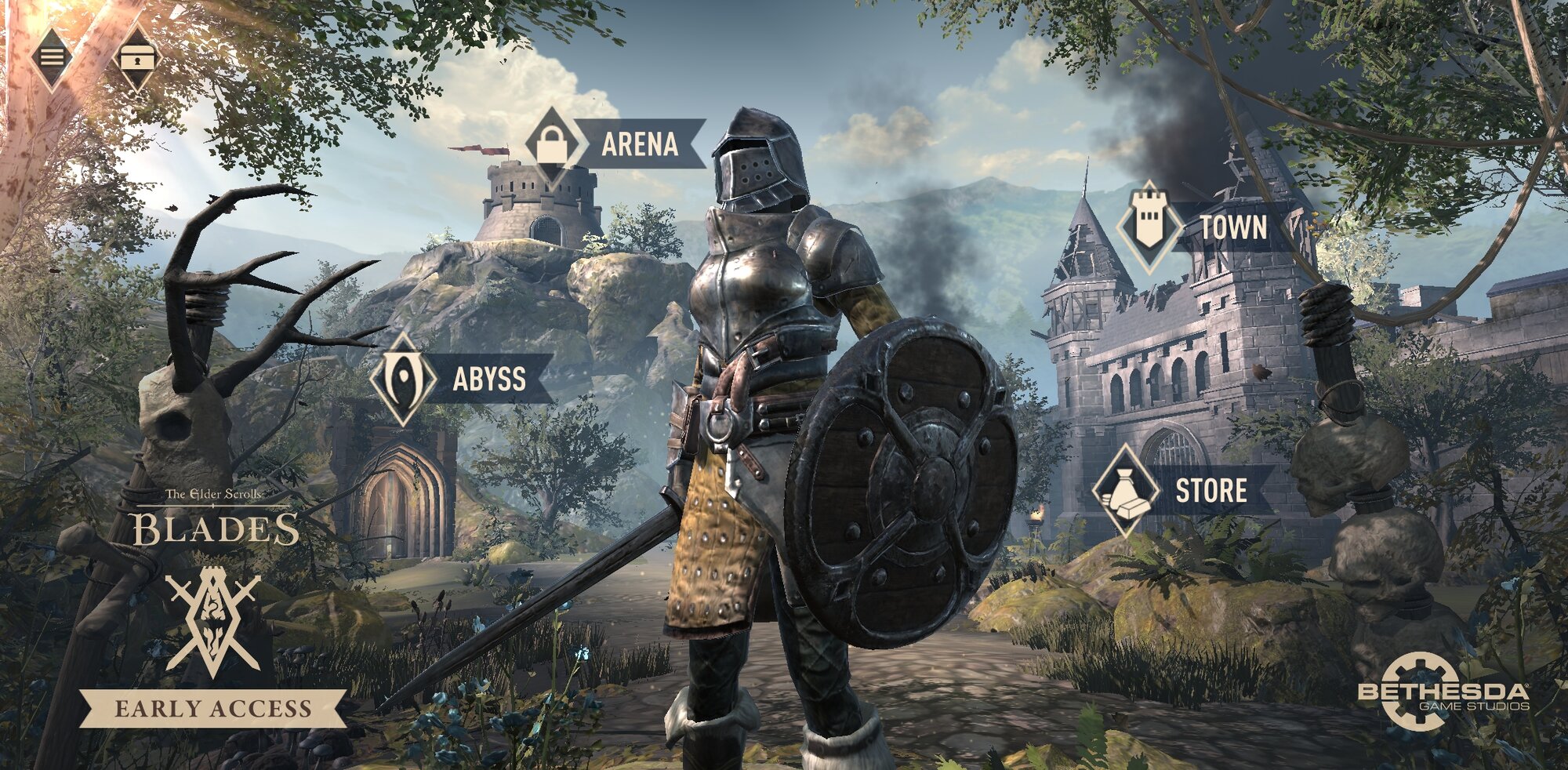1568x770 pixels.
Task: Enter the Abyss mode
Action: (463, 379)
